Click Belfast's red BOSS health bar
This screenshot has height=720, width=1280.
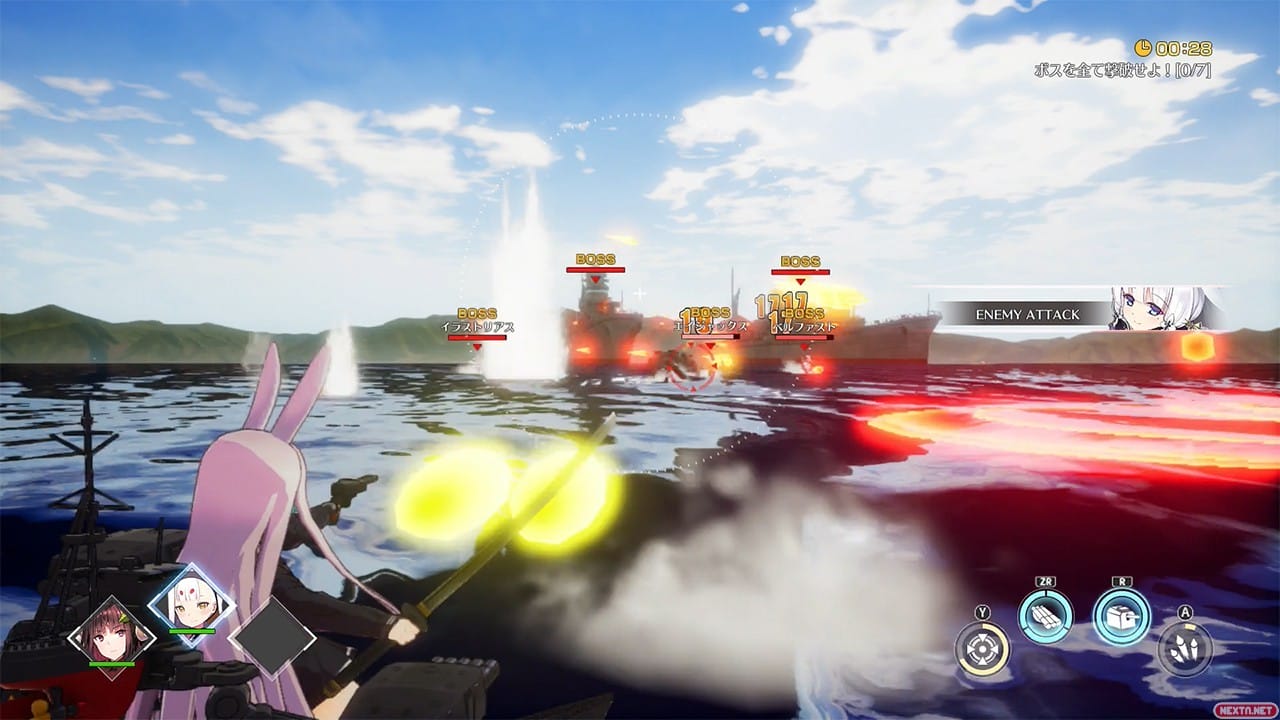point(805,337)
